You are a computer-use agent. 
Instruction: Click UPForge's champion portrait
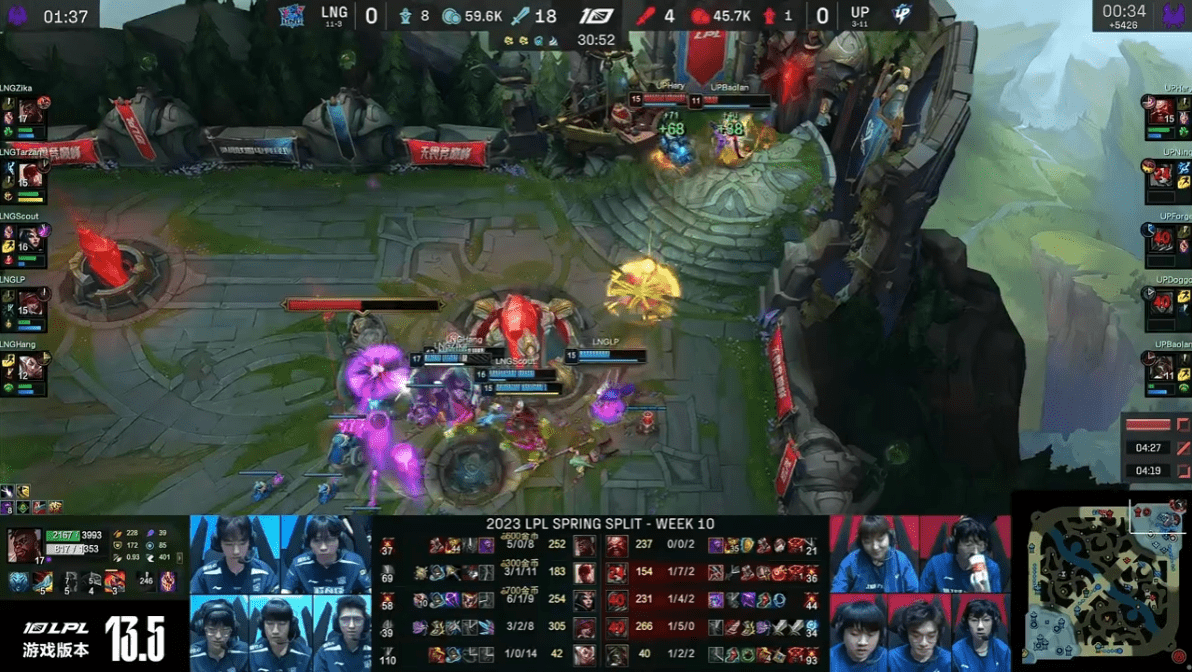(x=1161, y=239)
